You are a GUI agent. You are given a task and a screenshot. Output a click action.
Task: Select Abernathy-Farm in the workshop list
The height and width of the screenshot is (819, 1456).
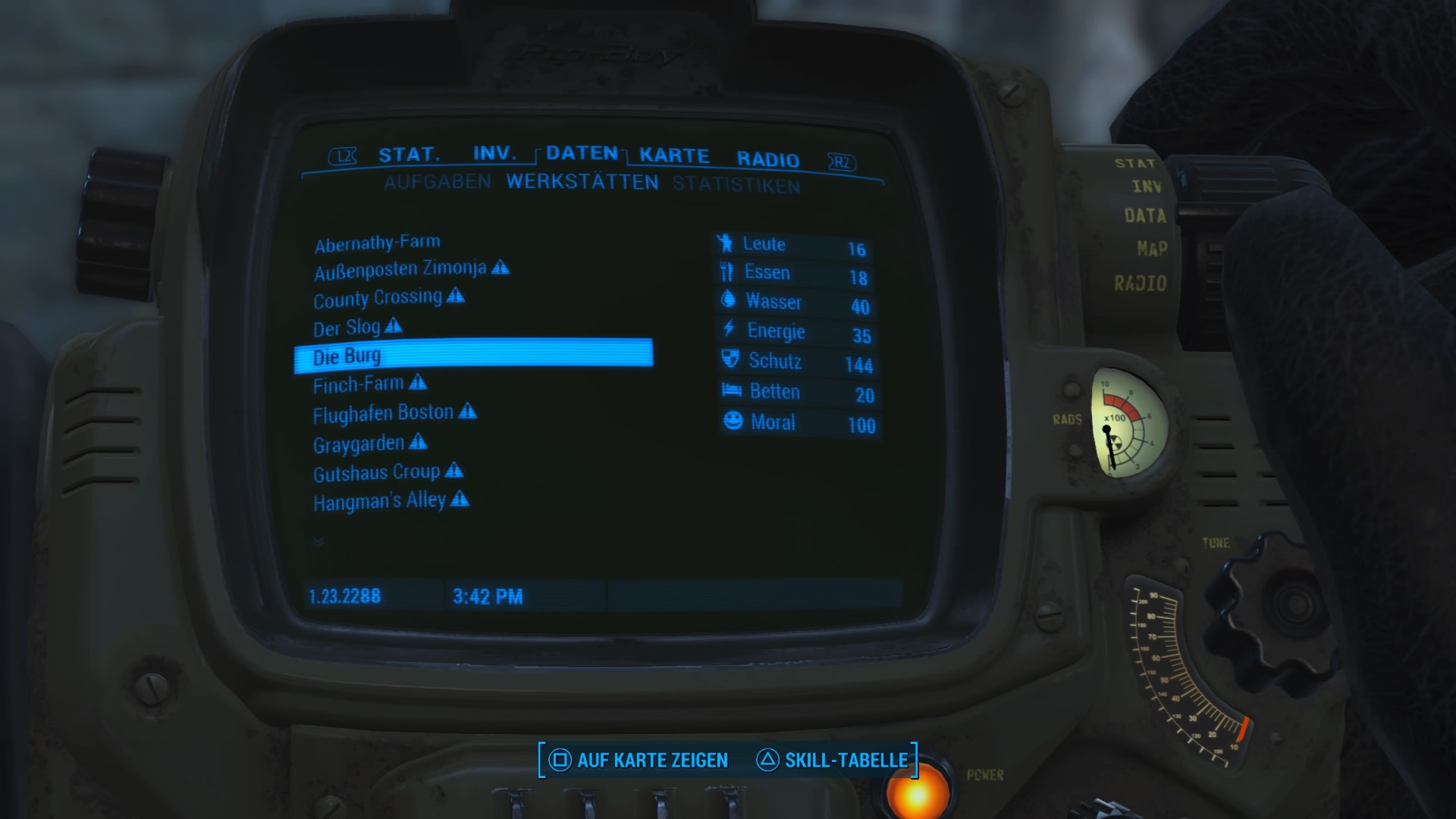[377, 243]
